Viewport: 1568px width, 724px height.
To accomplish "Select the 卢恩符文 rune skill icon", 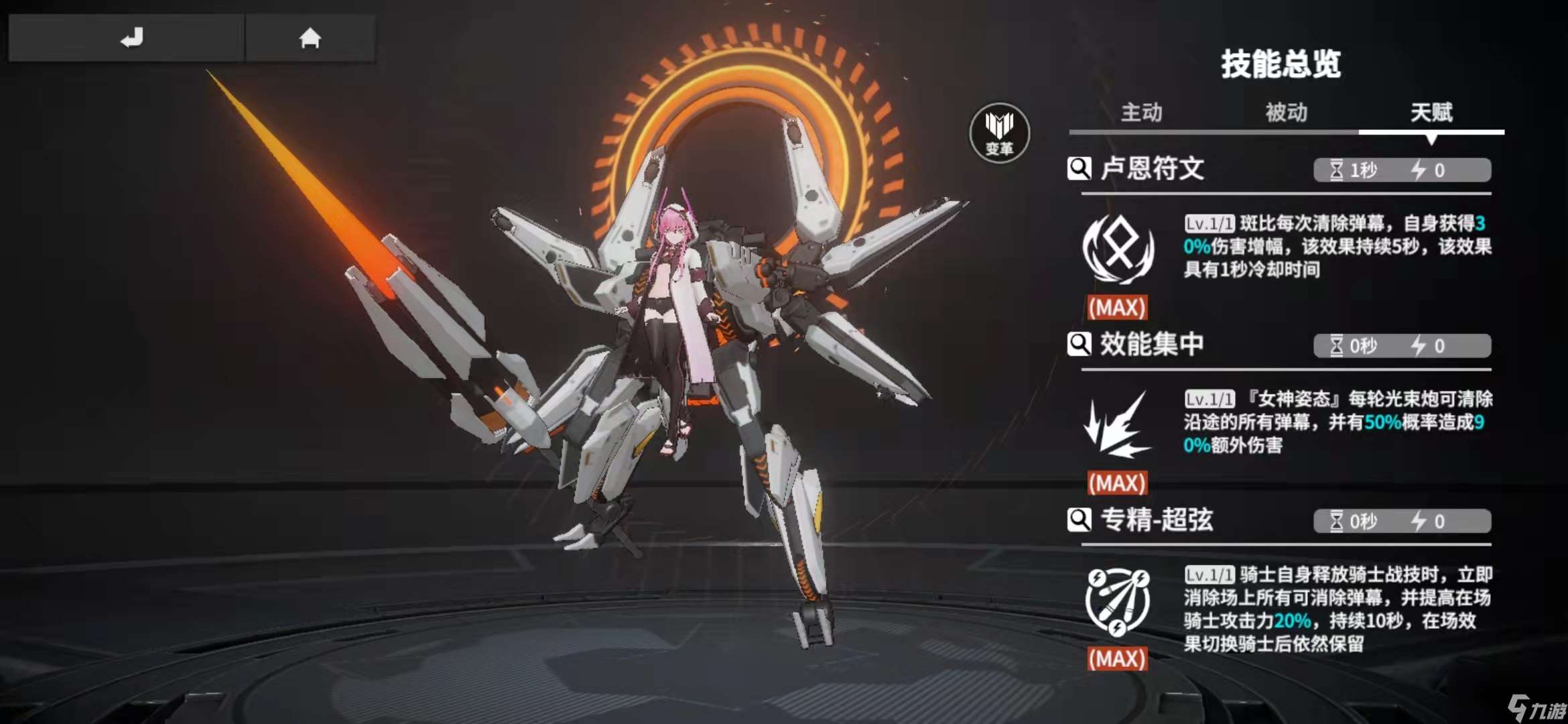I will [x=1118, y=249].
